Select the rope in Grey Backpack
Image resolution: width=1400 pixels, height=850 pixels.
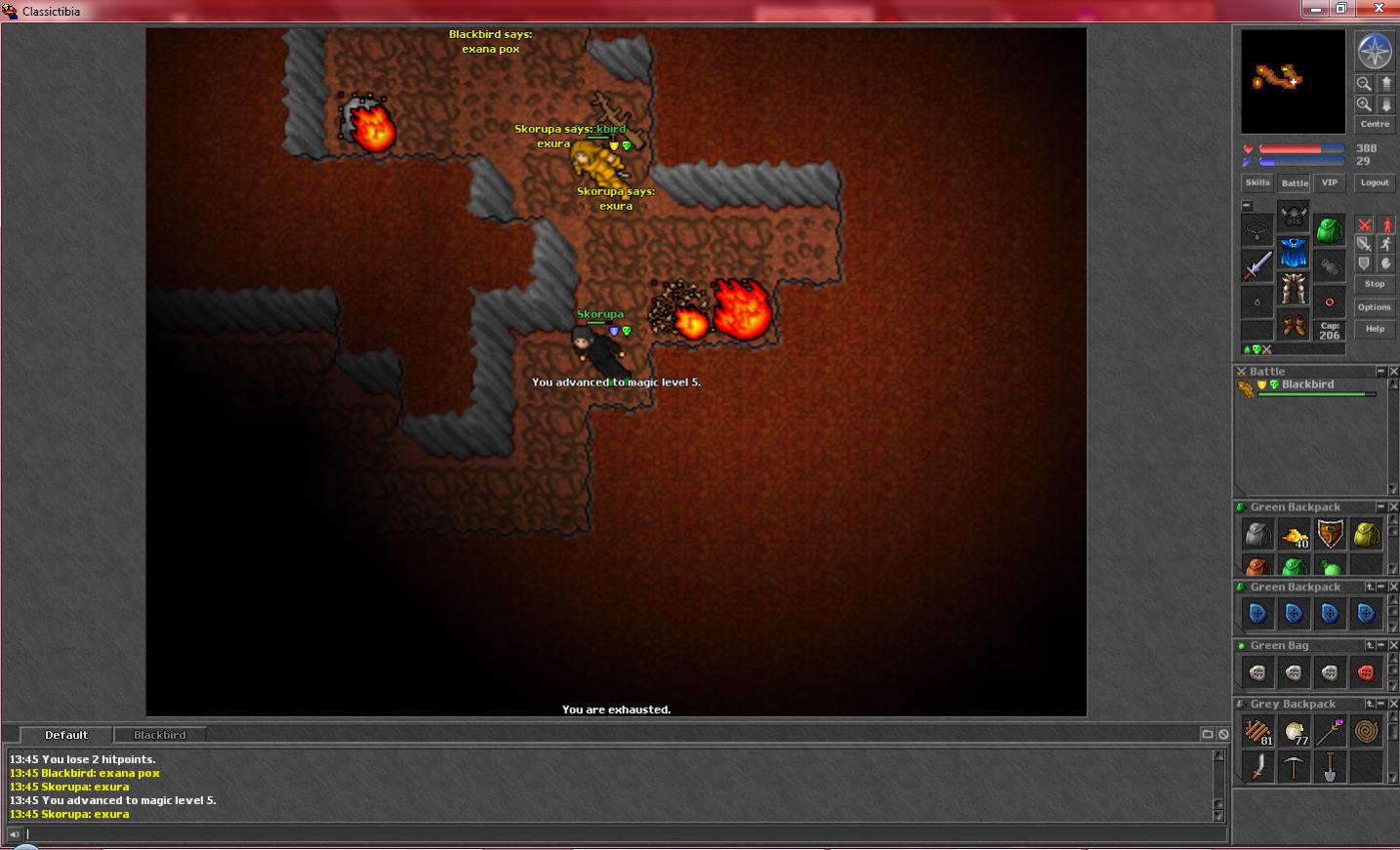pyautogui.click(x=1366, y=730)
